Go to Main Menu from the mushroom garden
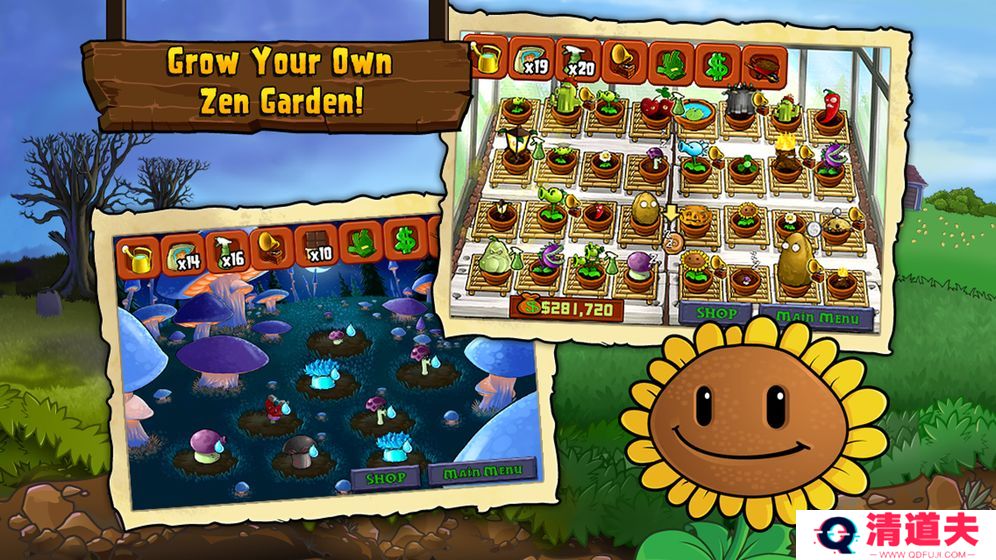The width and height of the screenshot is (996, 560). pyautogui.click(x=478, y=470)
